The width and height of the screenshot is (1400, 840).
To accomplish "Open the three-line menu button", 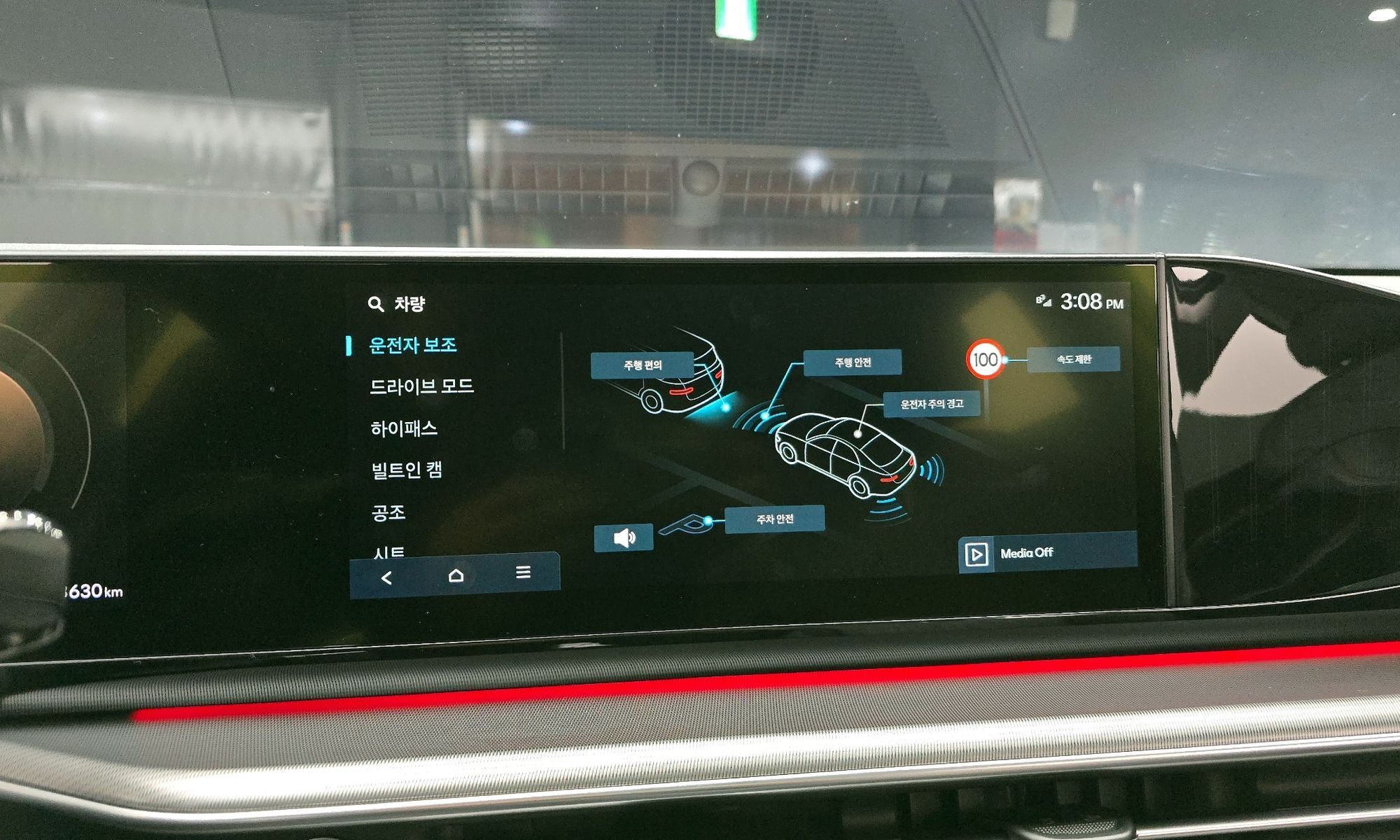I will click(x=523, y=573).
